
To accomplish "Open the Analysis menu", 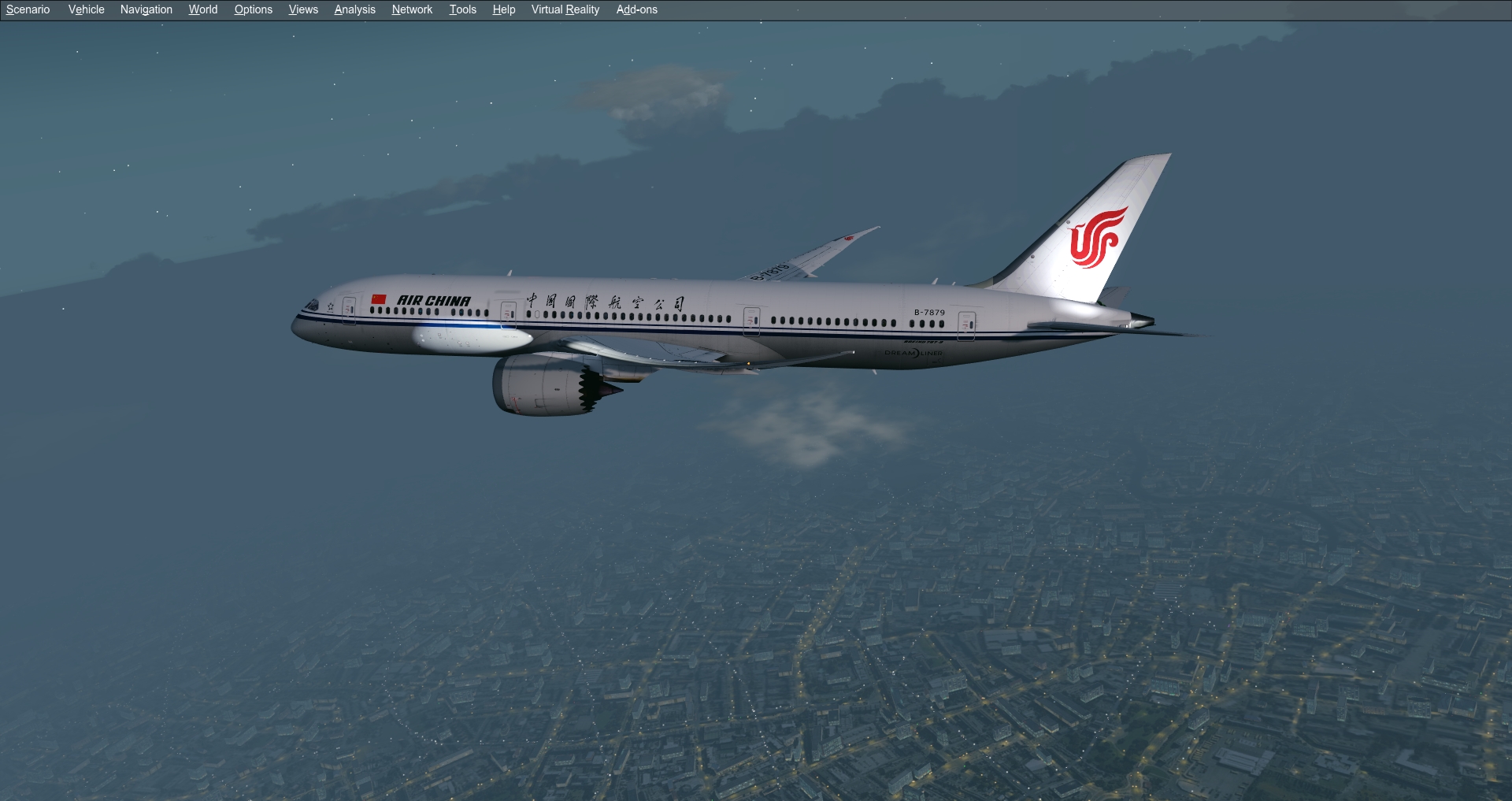I will click(354, 9).
